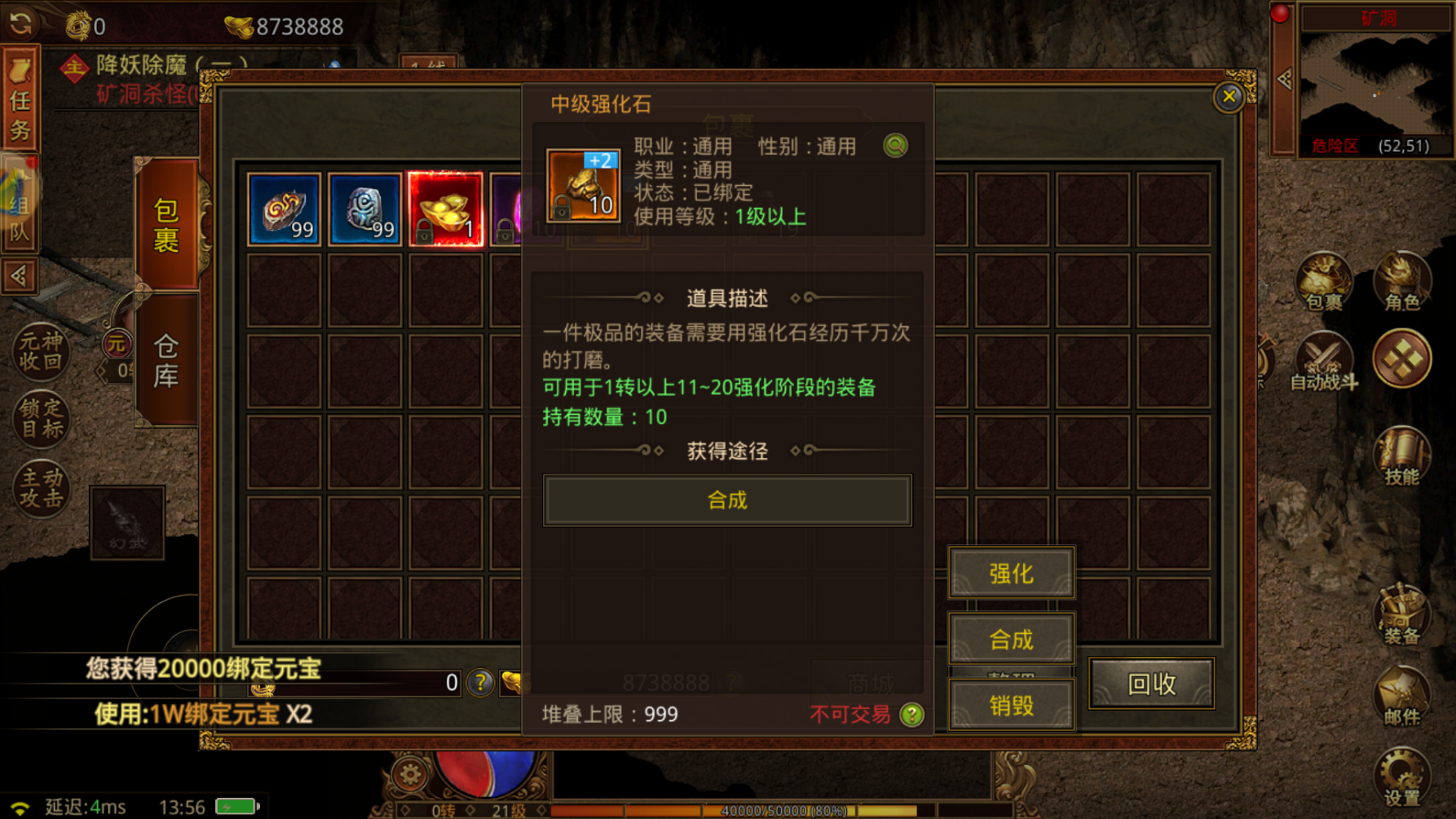Viewport: 1456px width, 819px height.
Task: Click the 回收 recycle button
Action: point(1152,685)
